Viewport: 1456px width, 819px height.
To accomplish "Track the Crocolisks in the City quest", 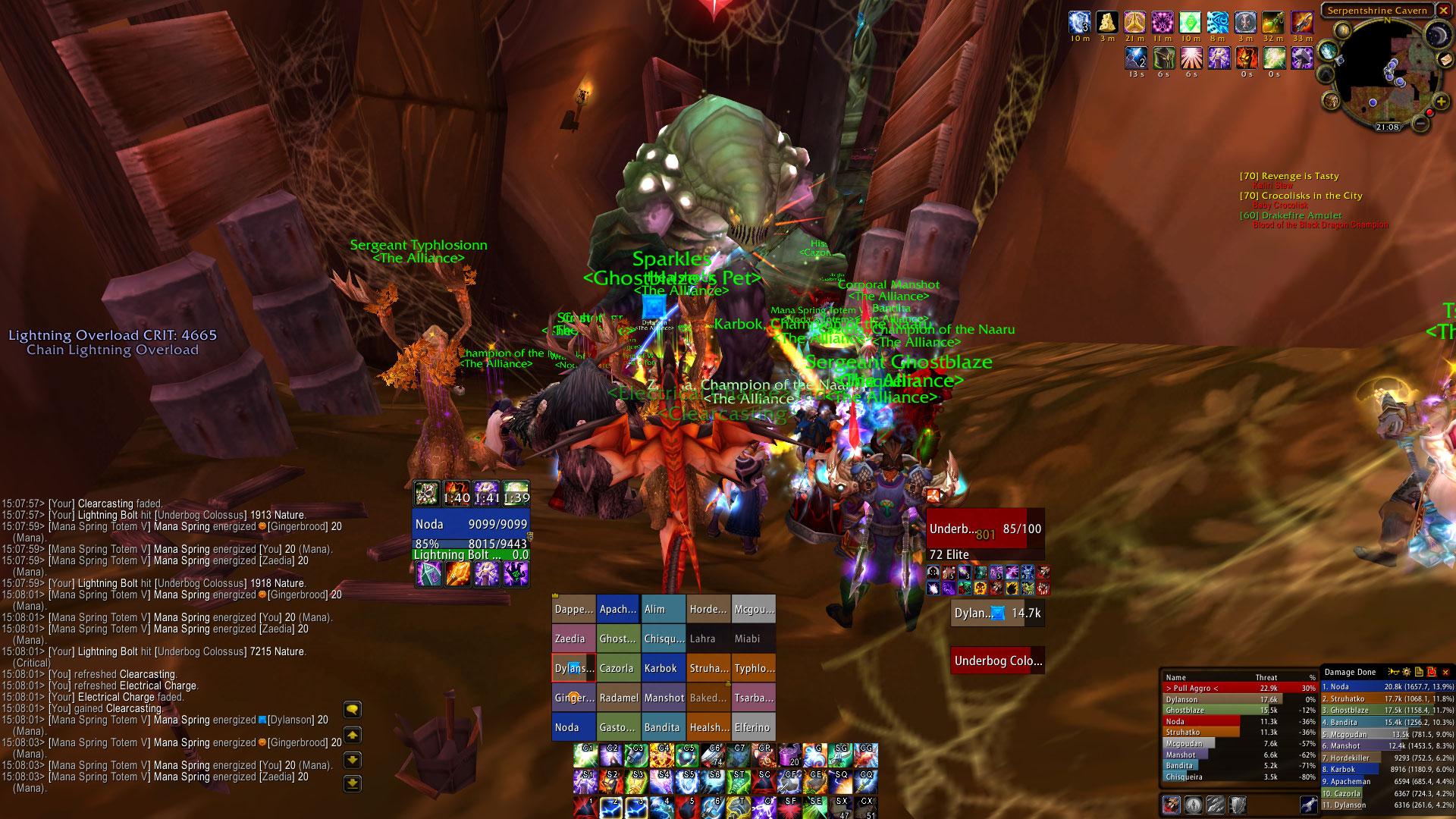I will point(1311,196).
